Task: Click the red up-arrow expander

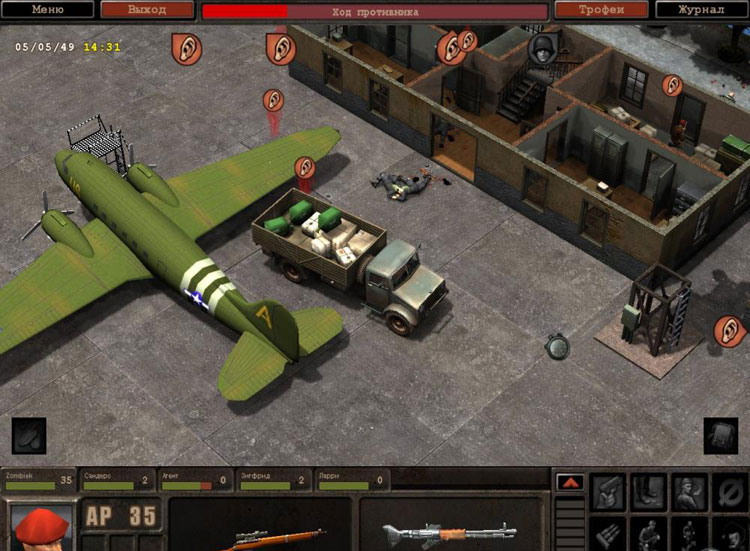Action: [570, 482]
